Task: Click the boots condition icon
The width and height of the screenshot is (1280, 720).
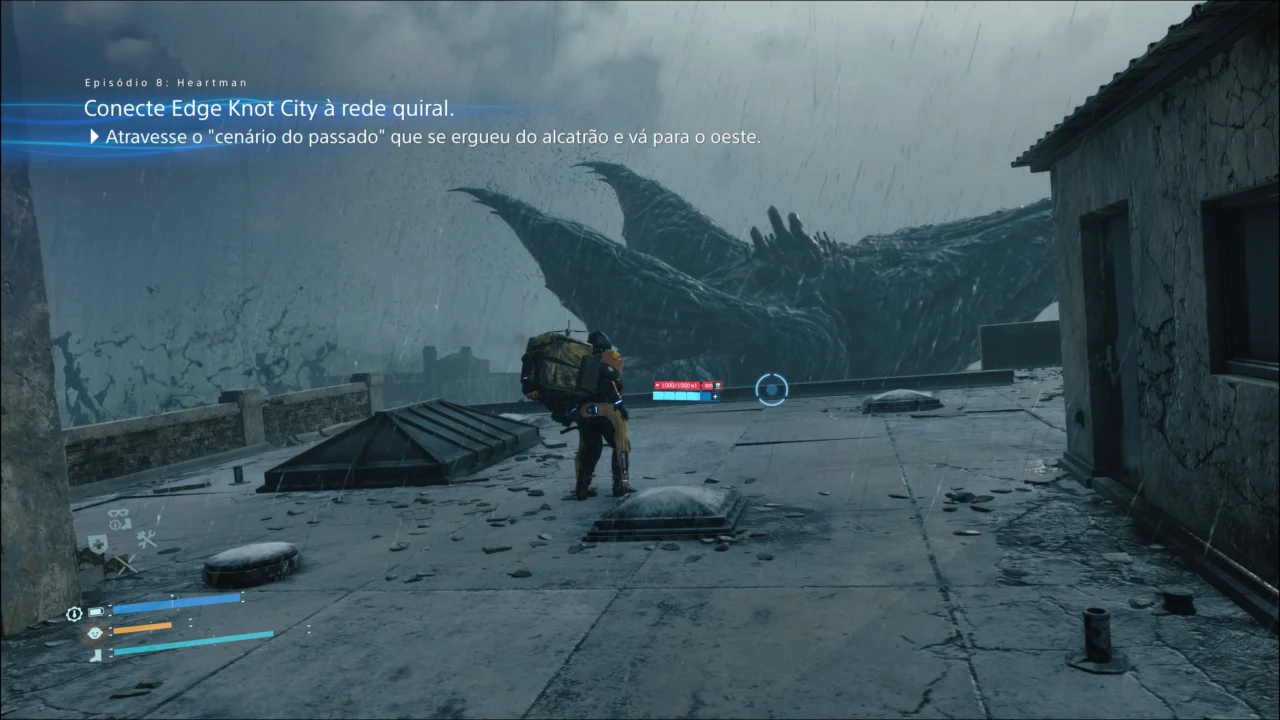Action: click(96, 652)
